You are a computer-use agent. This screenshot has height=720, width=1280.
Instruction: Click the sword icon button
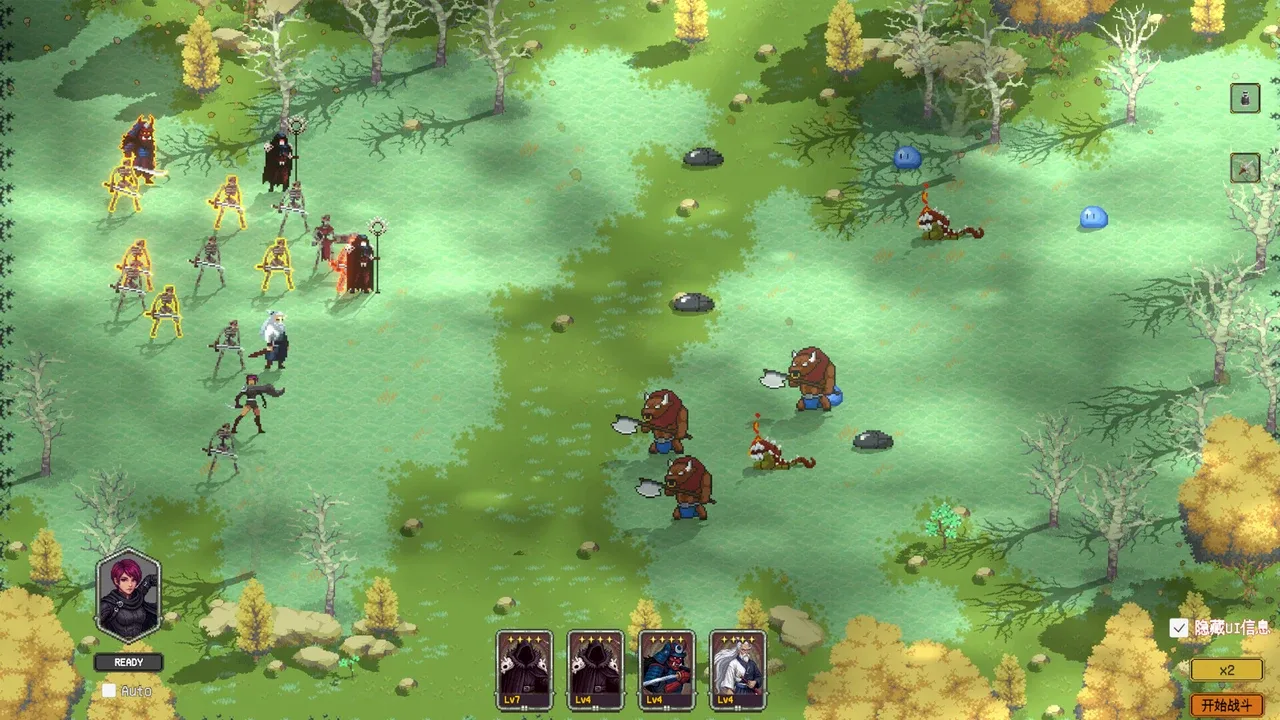click(x=1245, y=167)
